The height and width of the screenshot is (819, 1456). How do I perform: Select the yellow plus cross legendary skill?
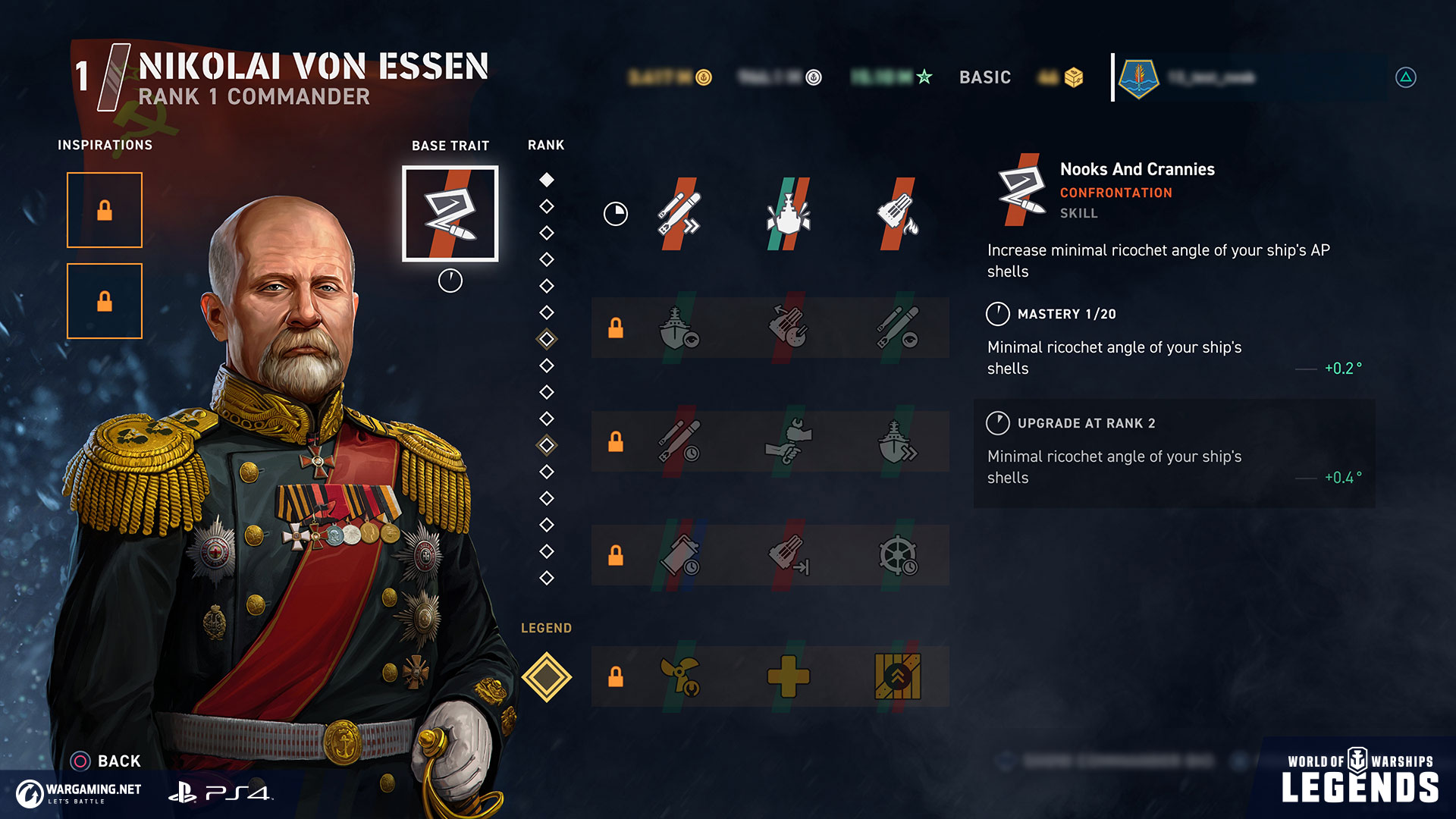coord(788,676)
